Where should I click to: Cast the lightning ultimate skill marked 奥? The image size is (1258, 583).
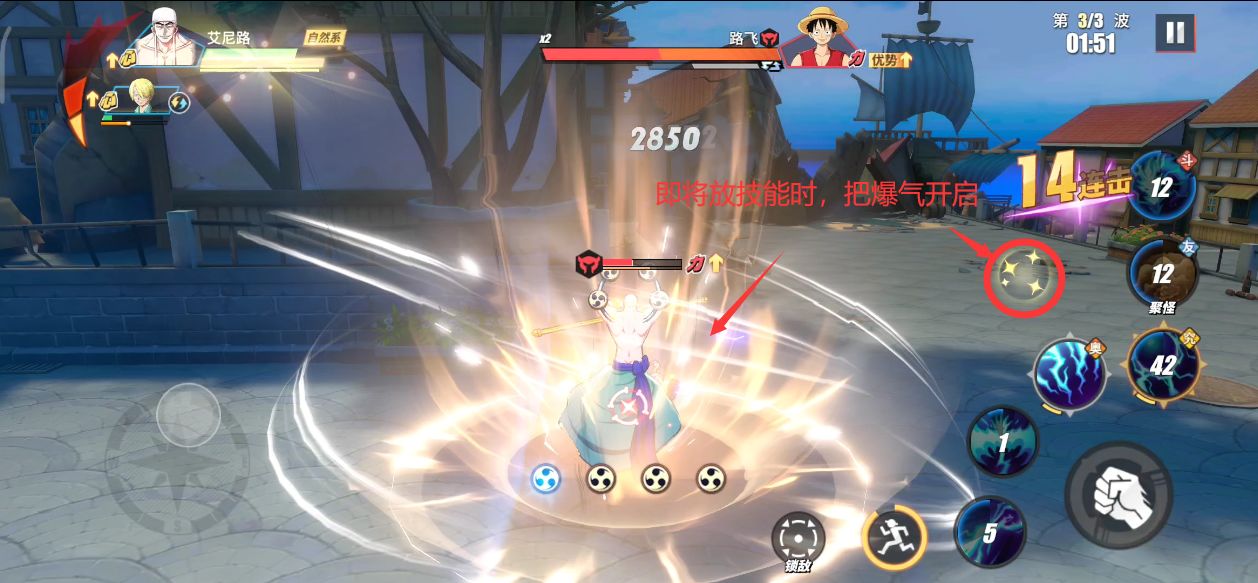coord(1069,374)
